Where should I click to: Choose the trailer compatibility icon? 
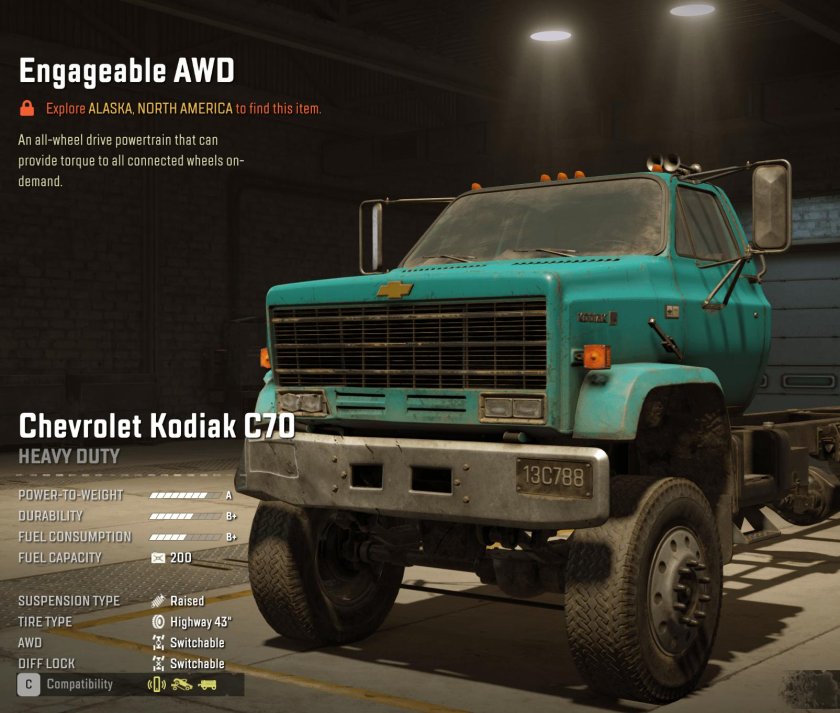207,685
